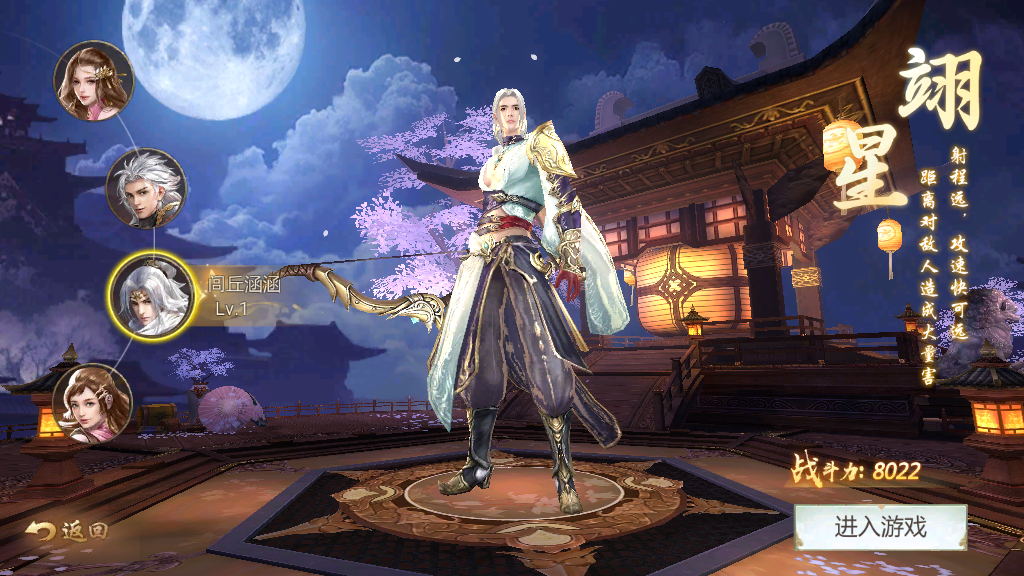The width and height of the screenshot is (1024, 576).
Task: Pick the bottom brown-haired girl portrait
Action: click(92, 404)
